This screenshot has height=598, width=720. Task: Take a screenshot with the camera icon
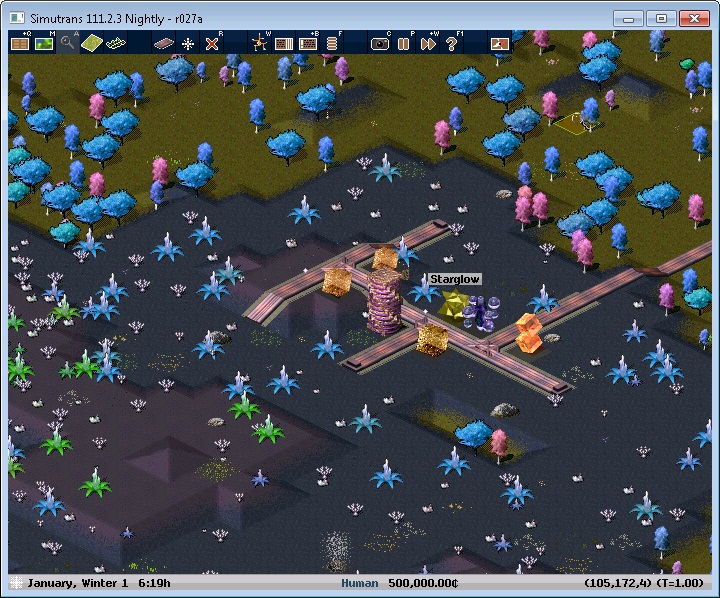(x=380, y=43)
